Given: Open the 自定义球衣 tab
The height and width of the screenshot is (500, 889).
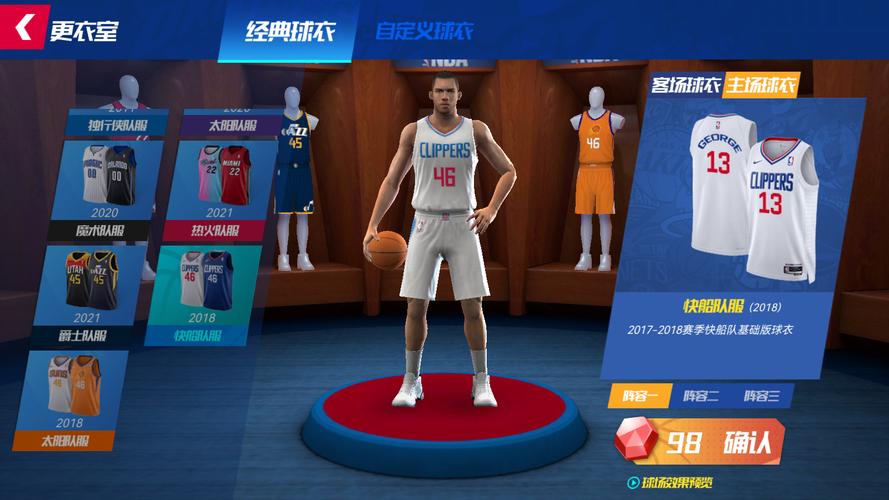Looking at the screenshot, I should point(423,32).
